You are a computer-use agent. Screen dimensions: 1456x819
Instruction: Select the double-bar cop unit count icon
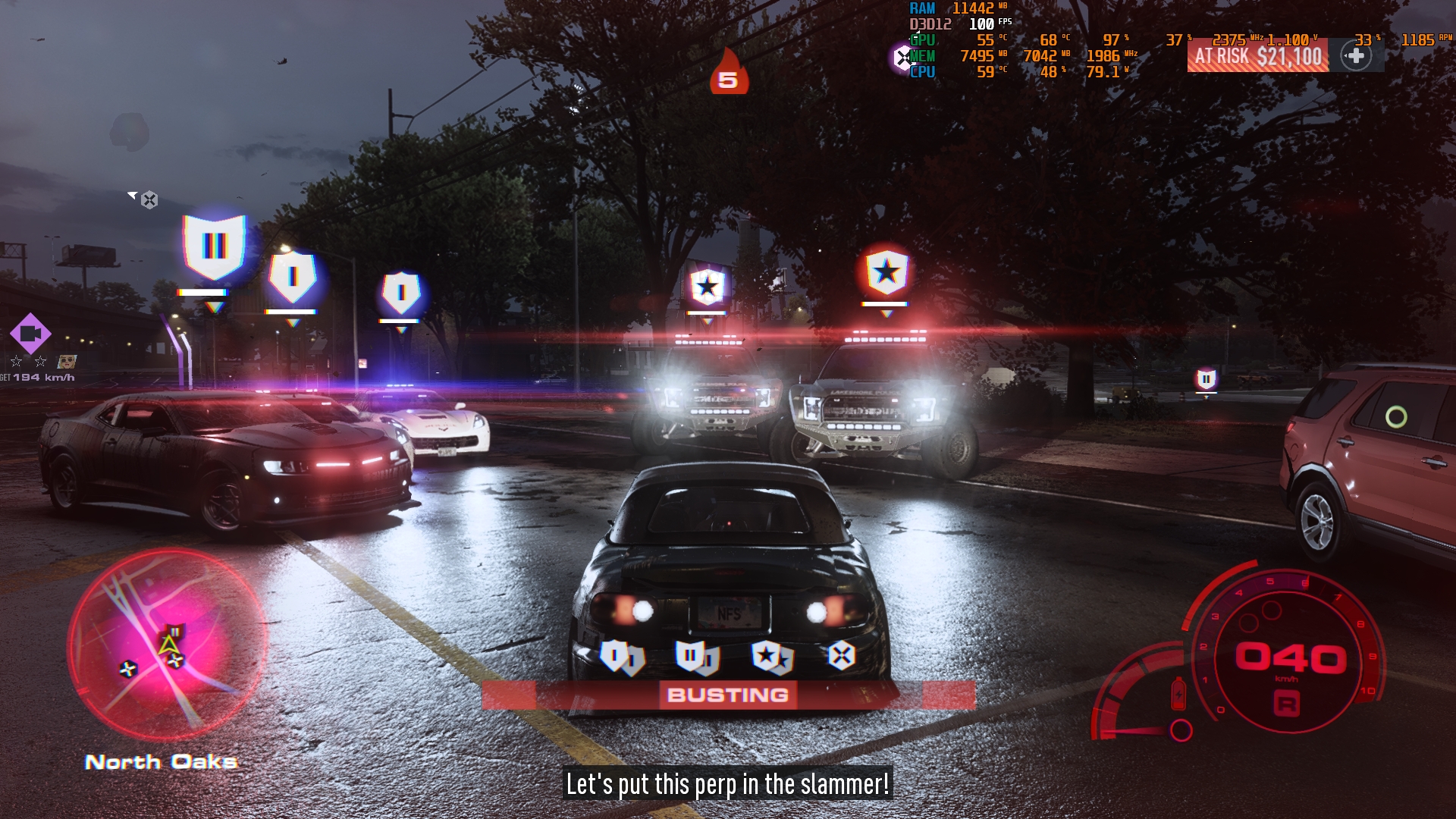pyautogui.click(x=696, y=657)
